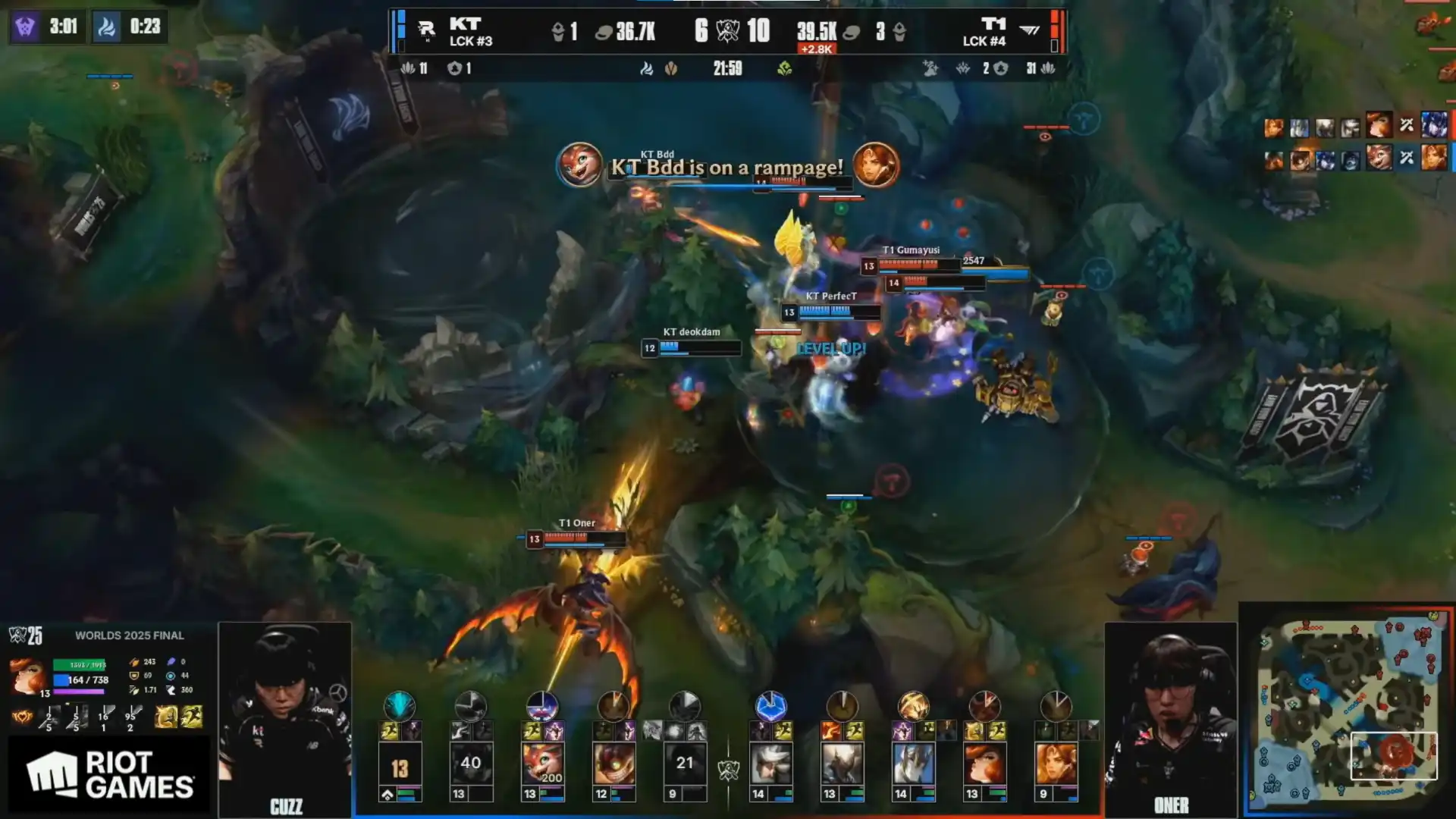Viewport: 1456px width, 819px height.
Task: Click Miss Fortune's portrait in the stats panel
Action: (28, 676)
